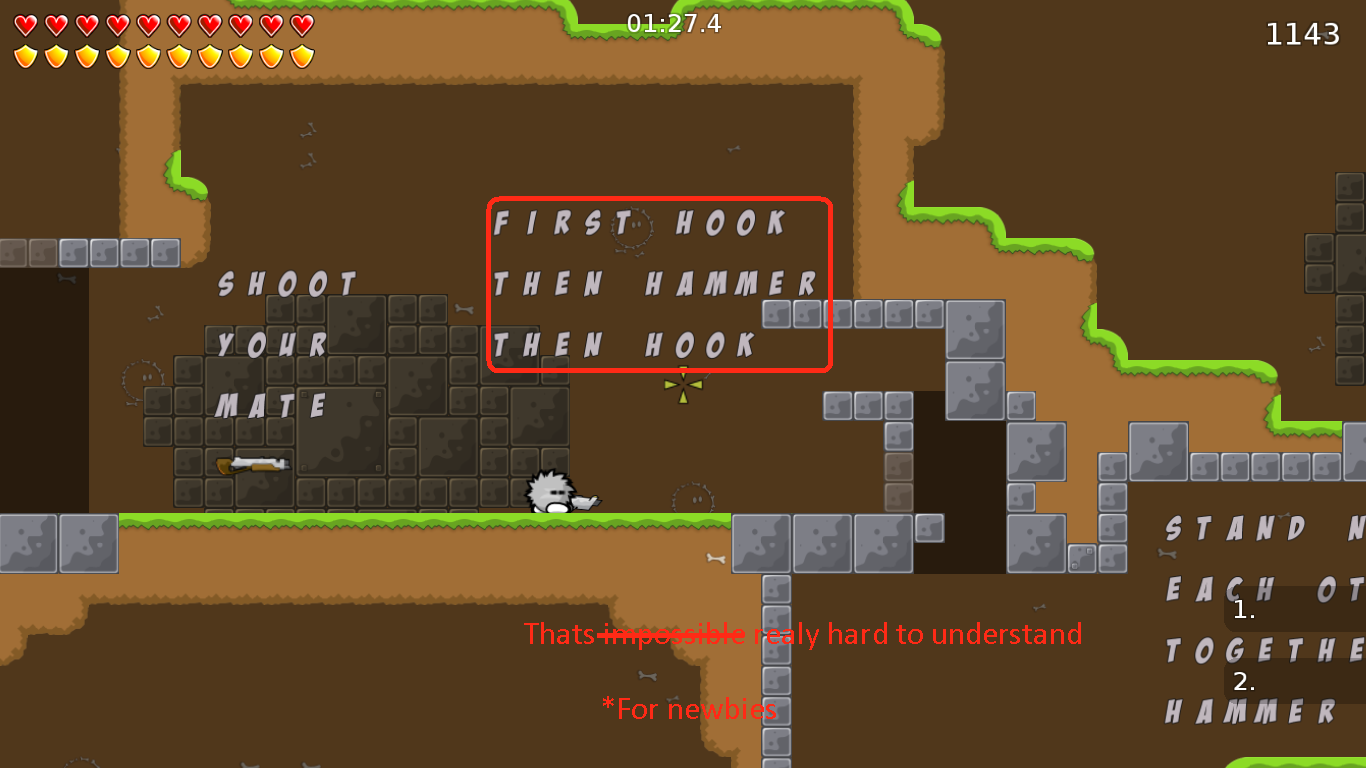
Task: Expand the note labeled 1 on the right
Action: 1243,611
